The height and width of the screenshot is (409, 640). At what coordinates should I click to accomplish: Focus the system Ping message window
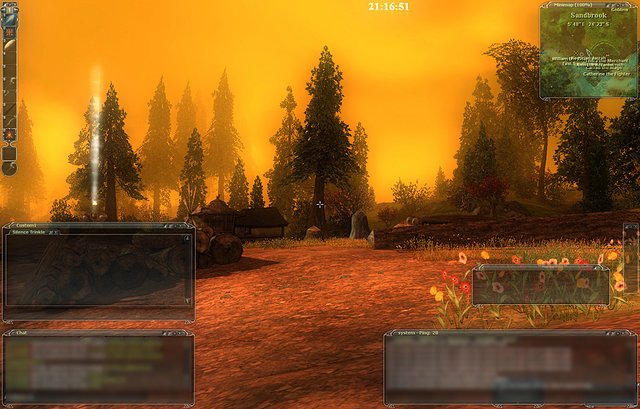click(508, 368)
